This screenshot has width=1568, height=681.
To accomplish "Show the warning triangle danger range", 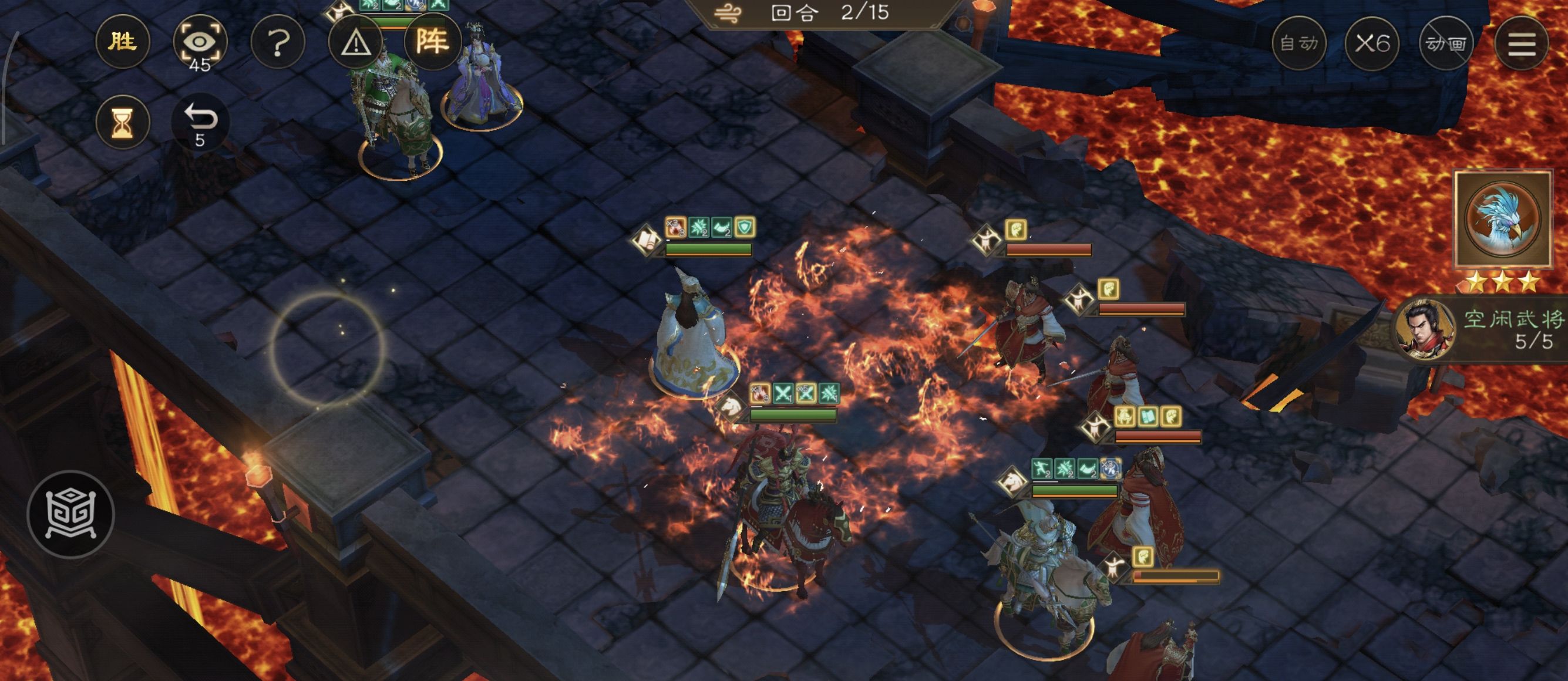I will (x=355, y=42).
